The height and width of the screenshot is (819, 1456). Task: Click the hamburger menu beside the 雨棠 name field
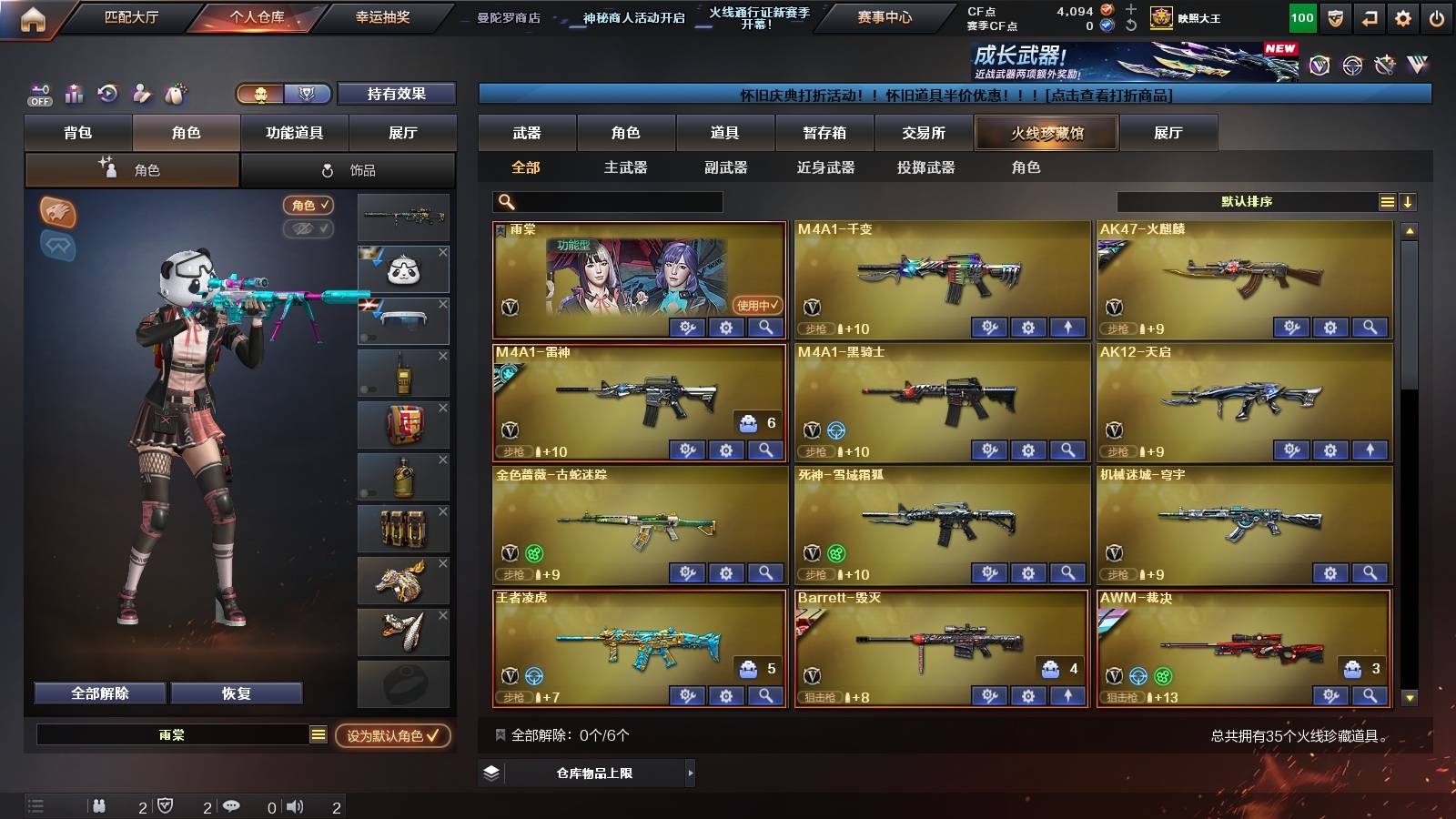(318, 733)
